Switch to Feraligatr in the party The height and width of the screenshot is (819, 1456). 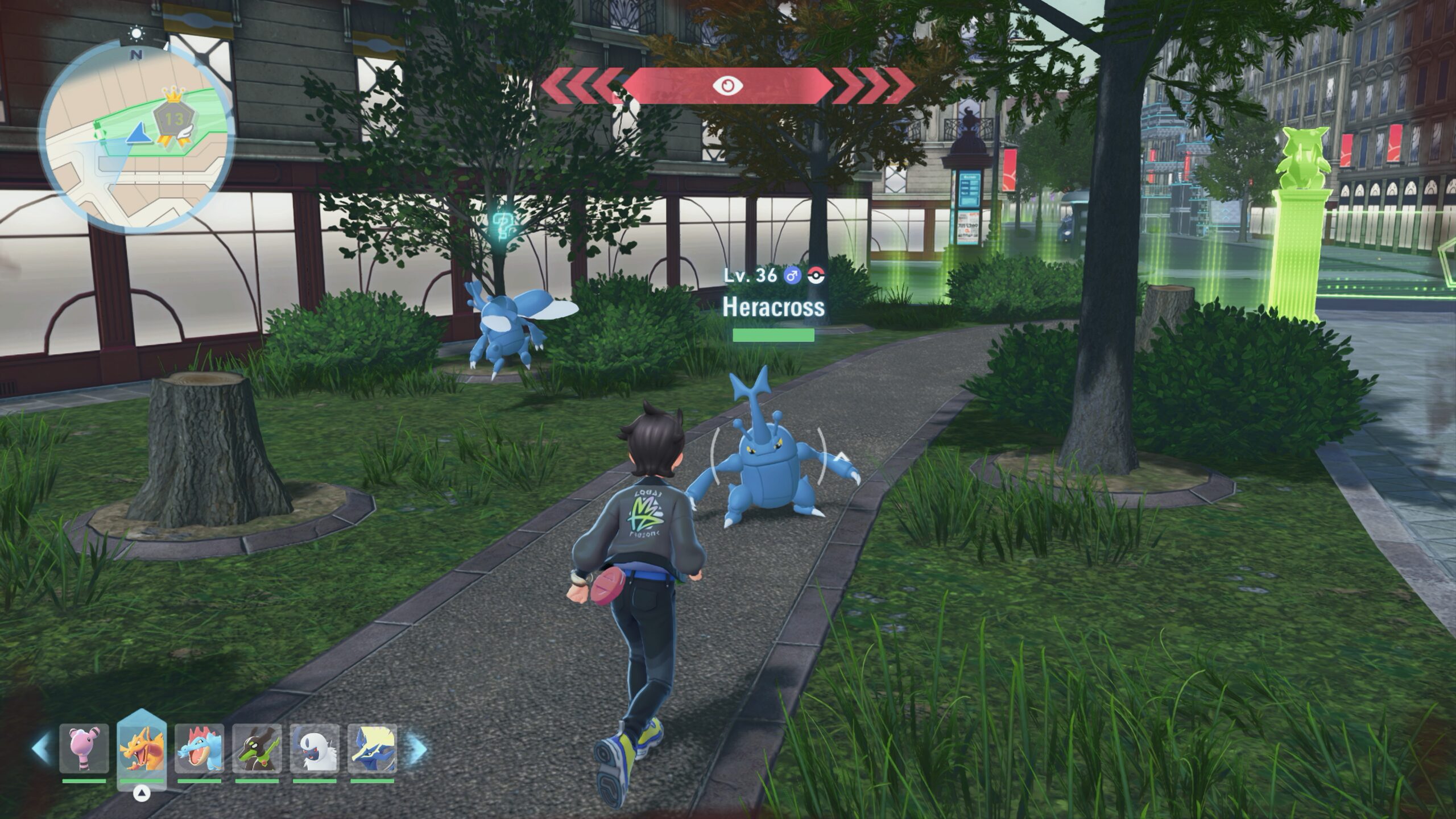click(x=199, y=748)
